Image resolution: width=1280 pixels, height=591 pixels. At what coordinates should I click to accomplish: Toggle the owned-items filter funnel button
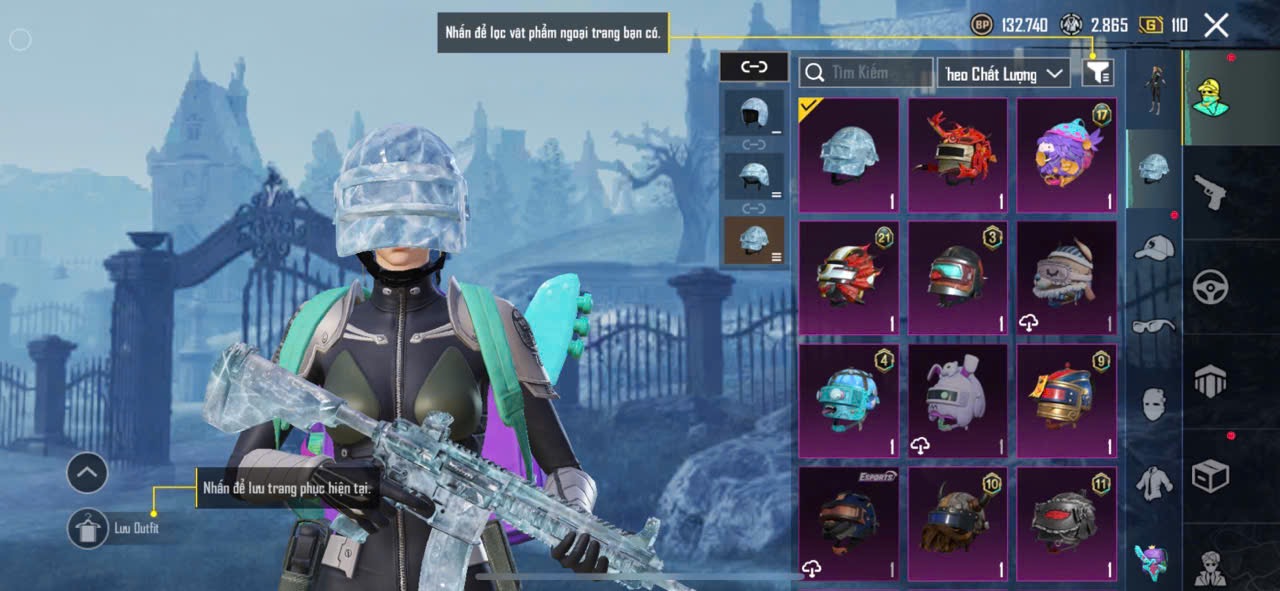pos(1098,72)
